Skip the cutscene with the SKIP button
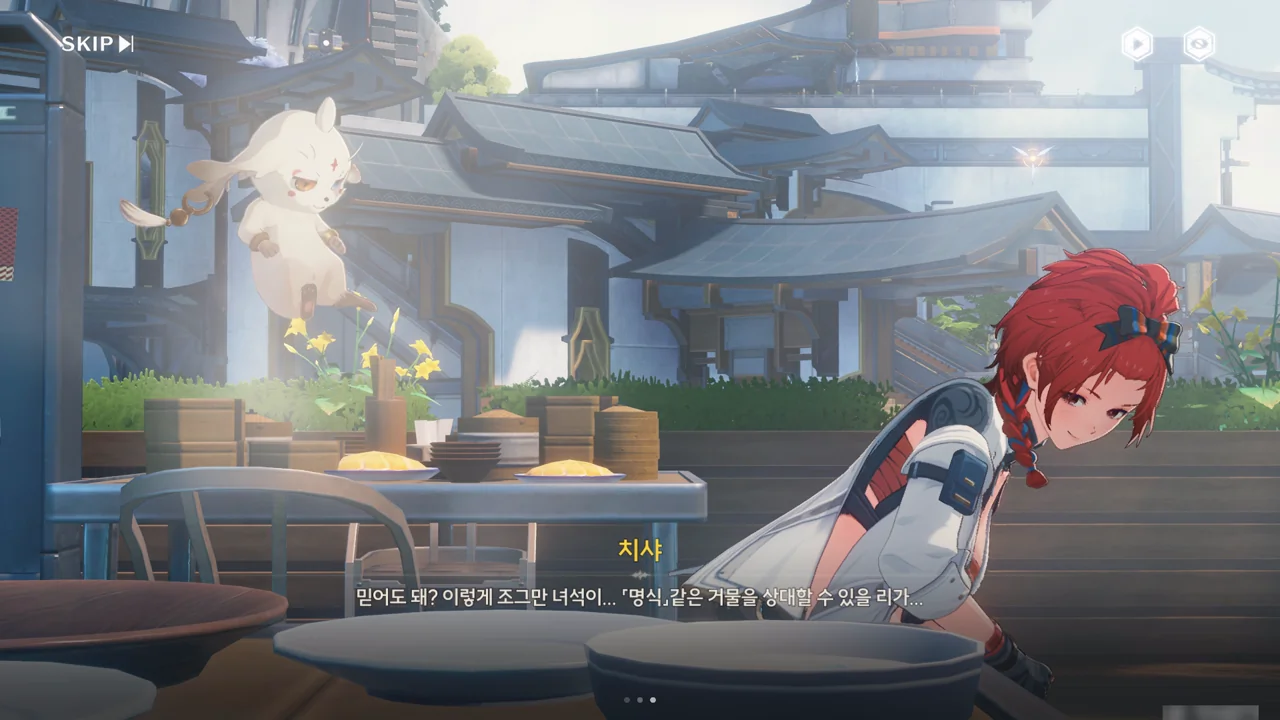 point(97,44)
